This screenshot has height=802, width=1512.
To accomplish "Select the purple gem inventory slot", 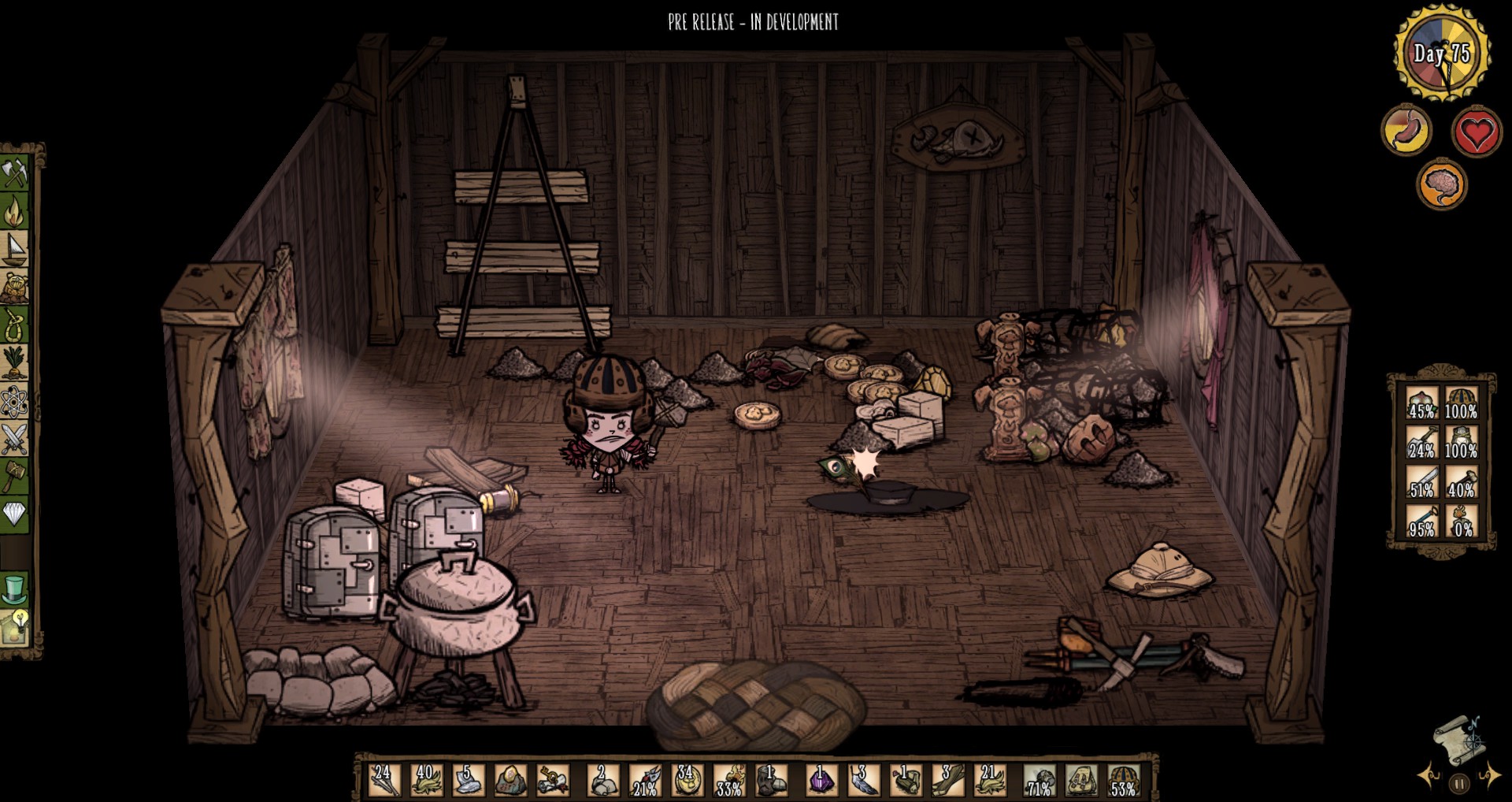I will coord(821,781).
